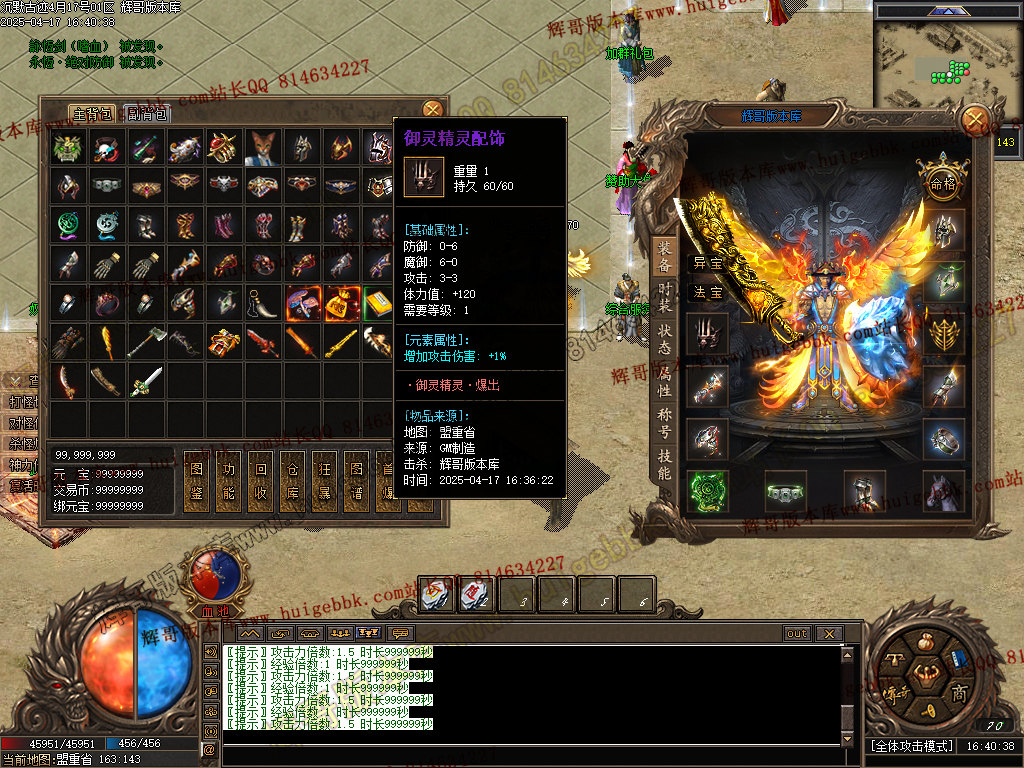1024x768 pixels.
Task: Select the equipped horse mount slot
Action: click(x=943, y=491)
